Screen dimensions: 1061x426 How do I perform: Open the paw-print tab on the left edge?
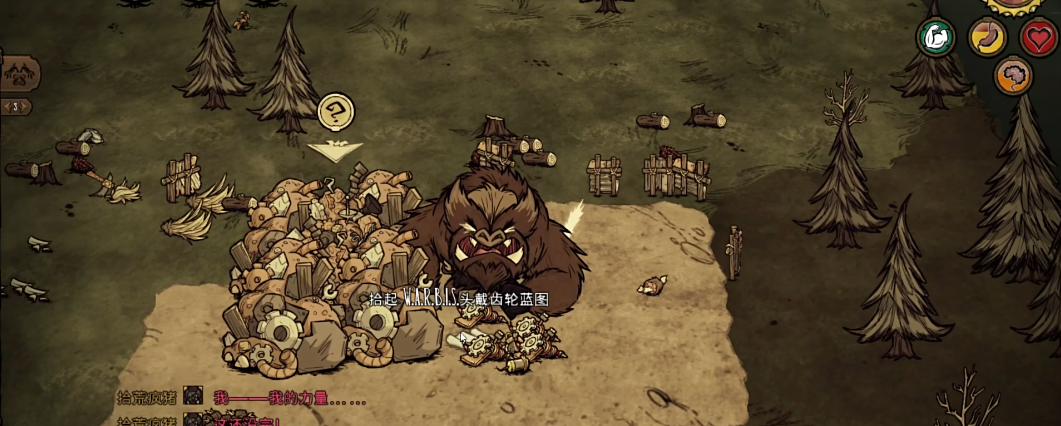click(18, 72)
